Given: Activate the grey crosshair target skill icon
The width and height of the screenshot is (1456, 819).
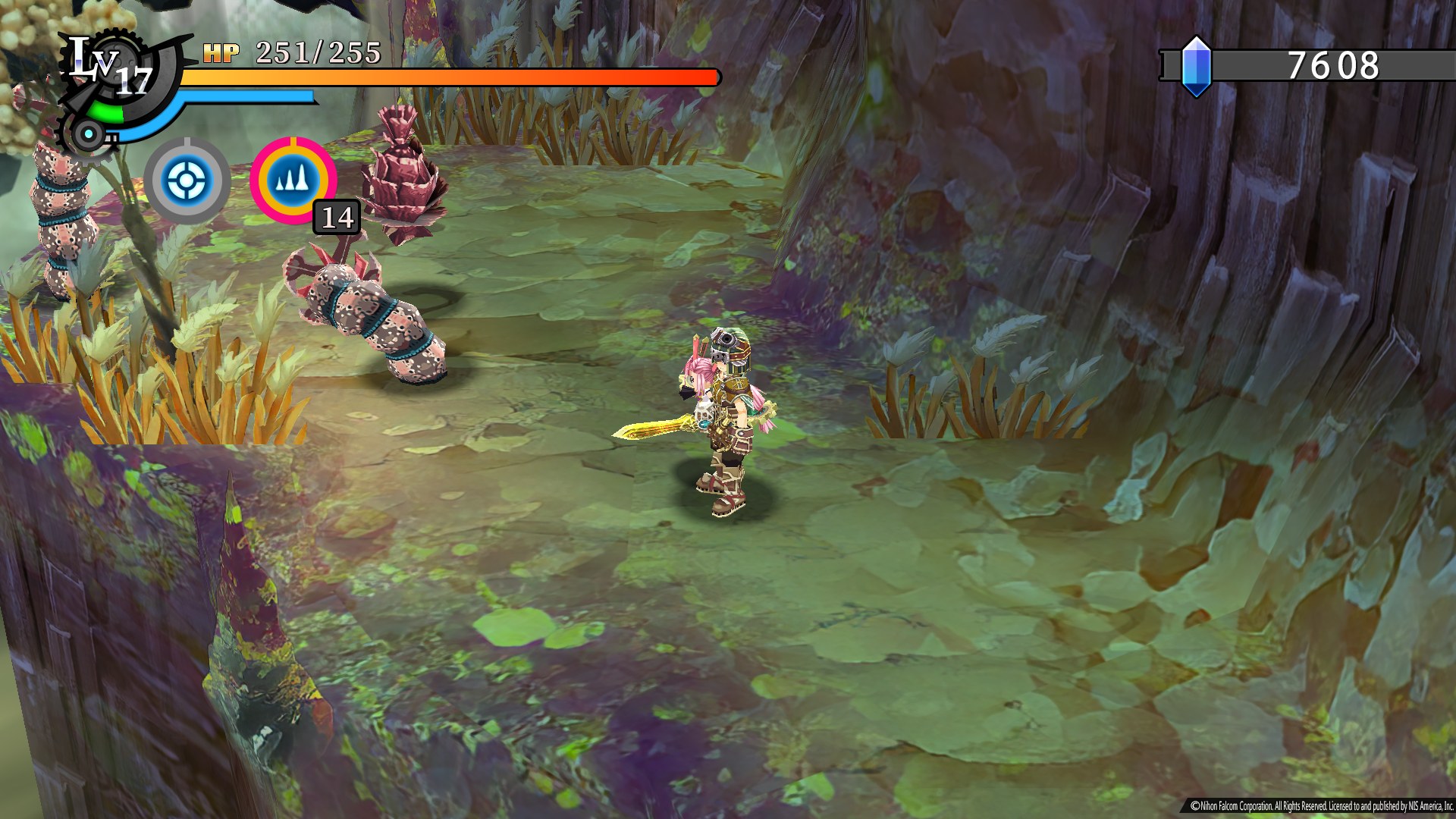Looking at the screenshot, I should [187, 181].
